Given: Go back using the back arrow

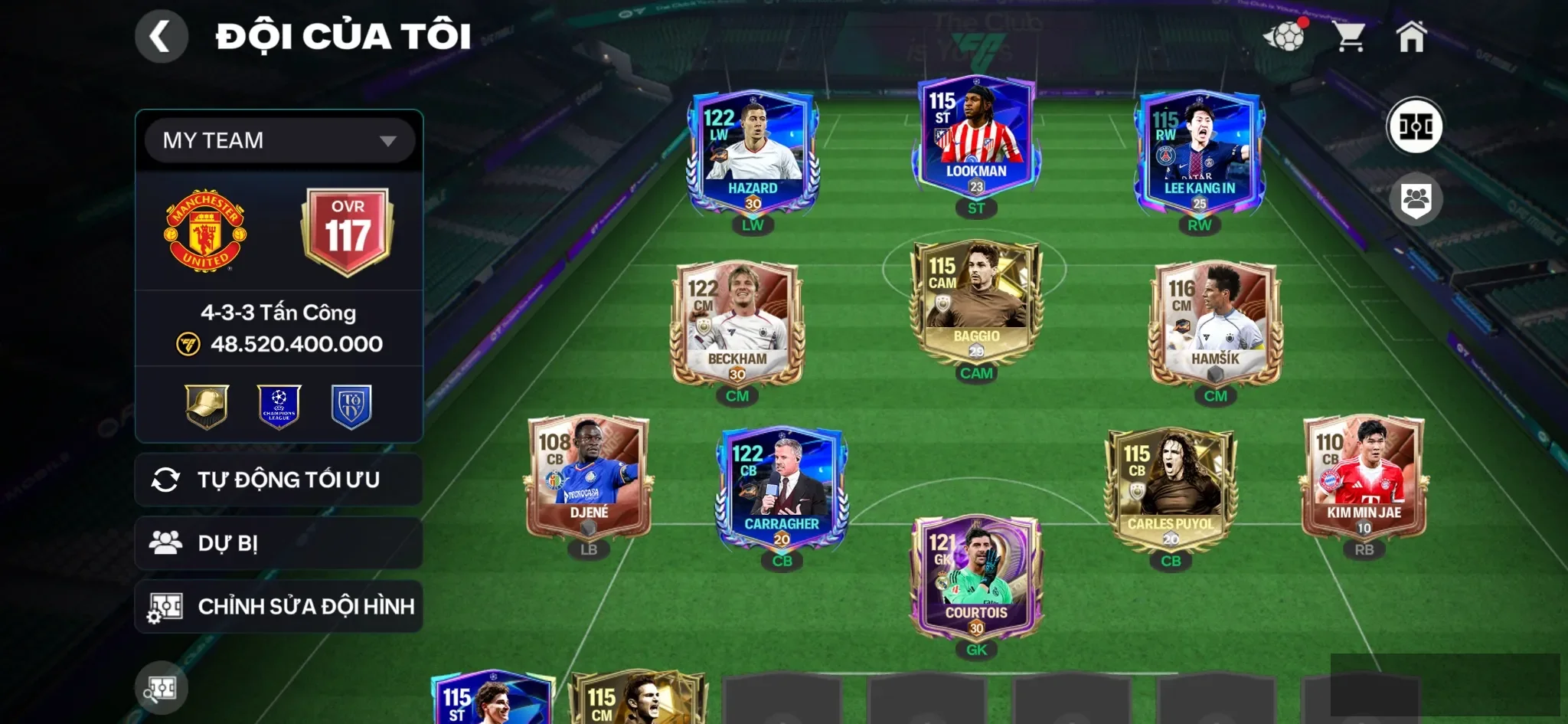Looking at the screenshot, I should [161, 35].
